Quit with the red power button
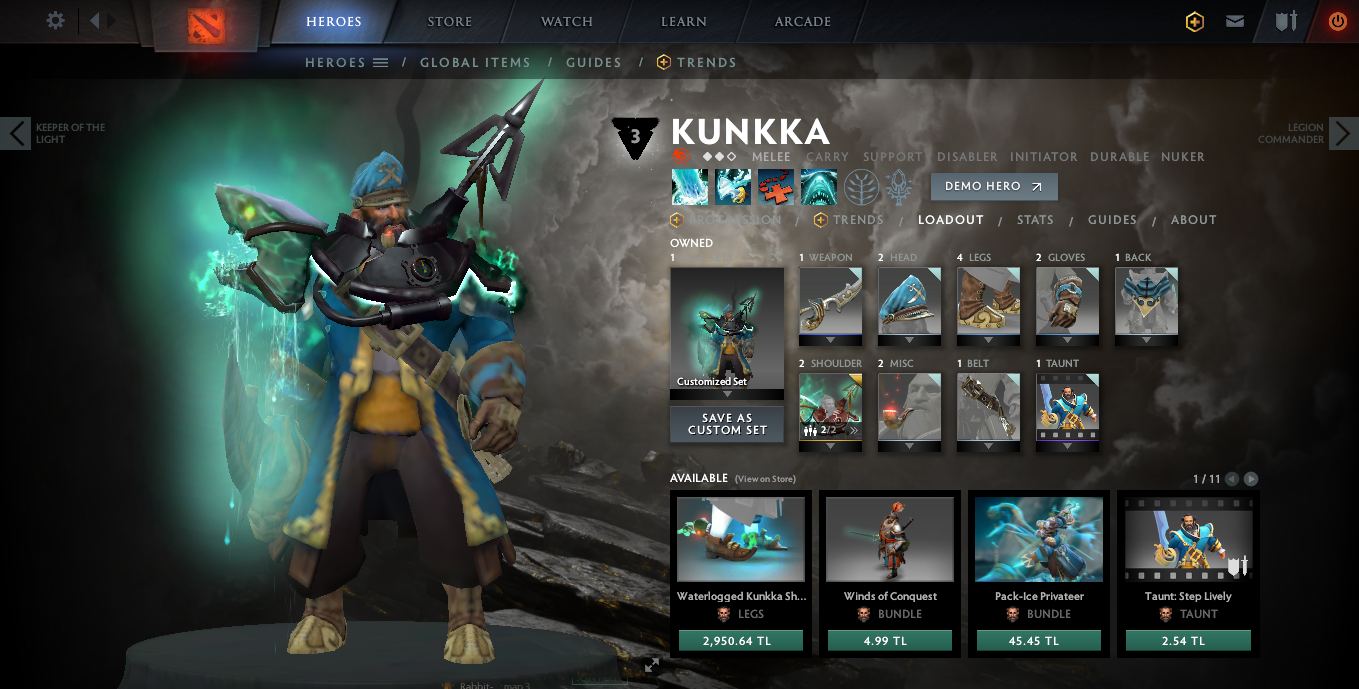This screenshot has height=689, width=1359. pos(1337,21)
